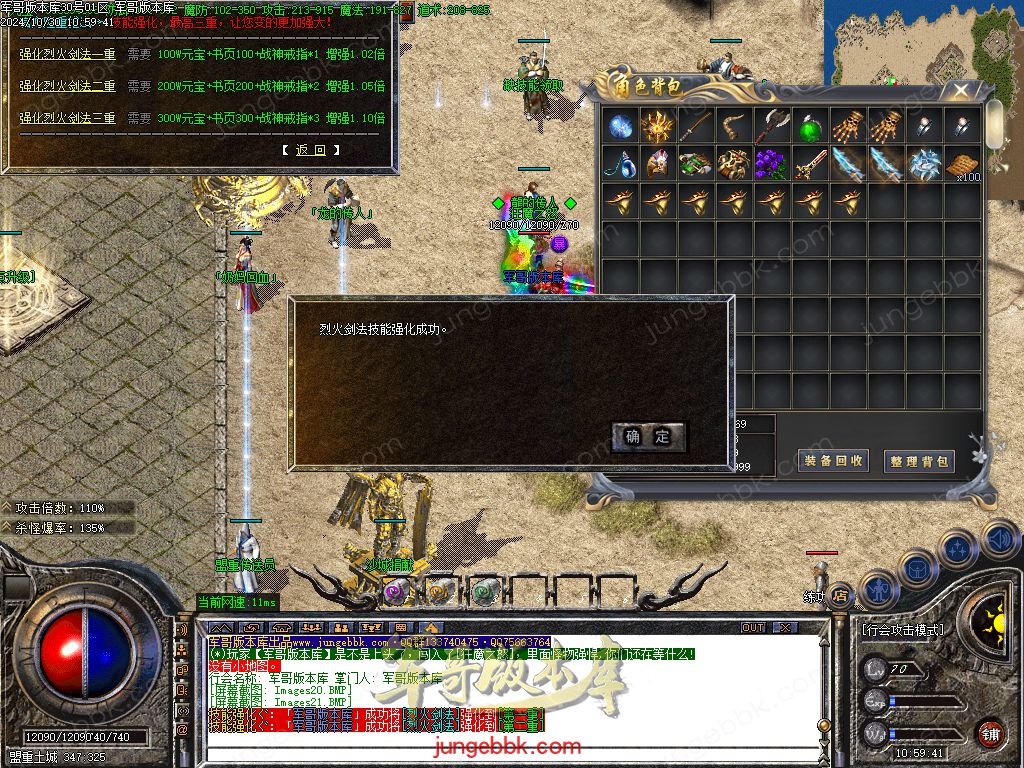Select the green potion orb in backpack
1024x768 pixels.
click(x=810, y=127)
